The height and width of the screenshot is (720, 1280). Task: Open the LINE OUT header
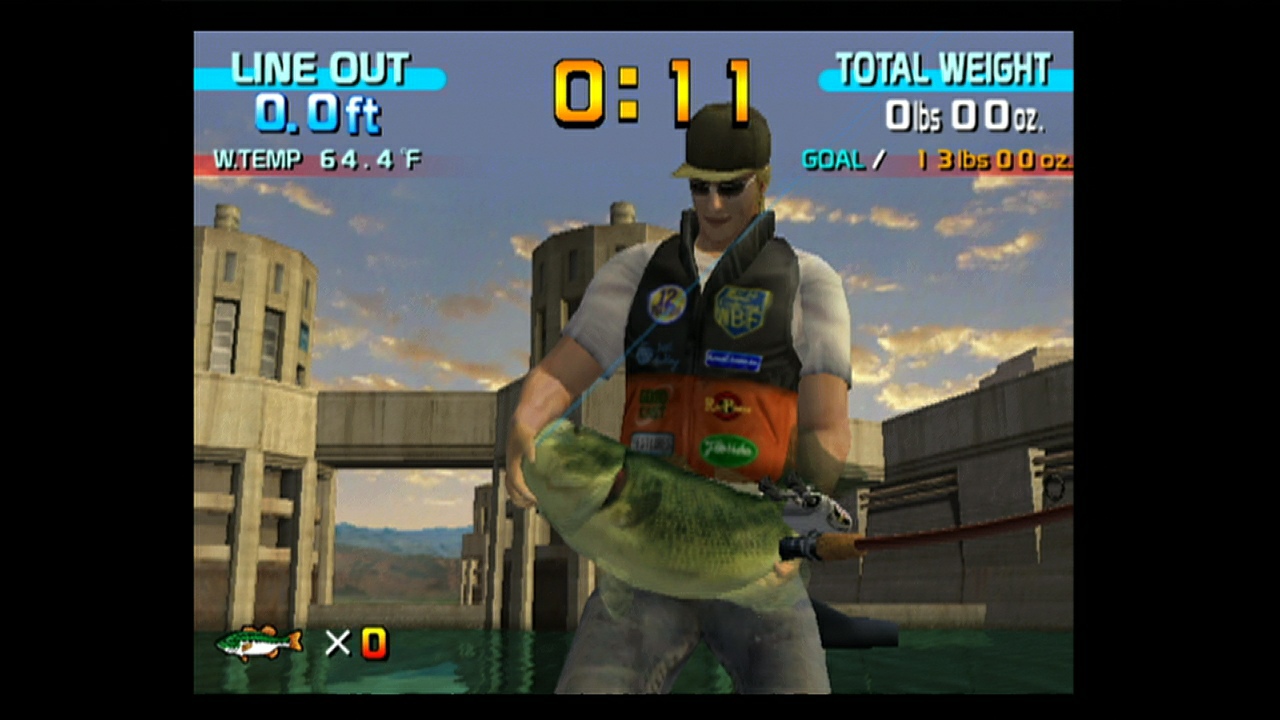tap(318, 68)
